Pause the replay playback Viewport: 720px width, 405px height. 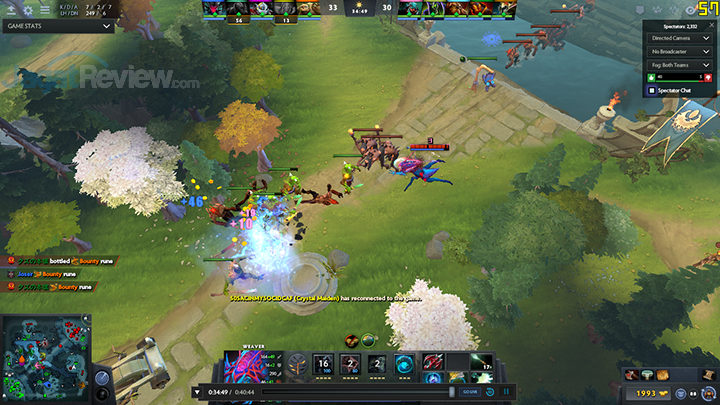(506, 391)
